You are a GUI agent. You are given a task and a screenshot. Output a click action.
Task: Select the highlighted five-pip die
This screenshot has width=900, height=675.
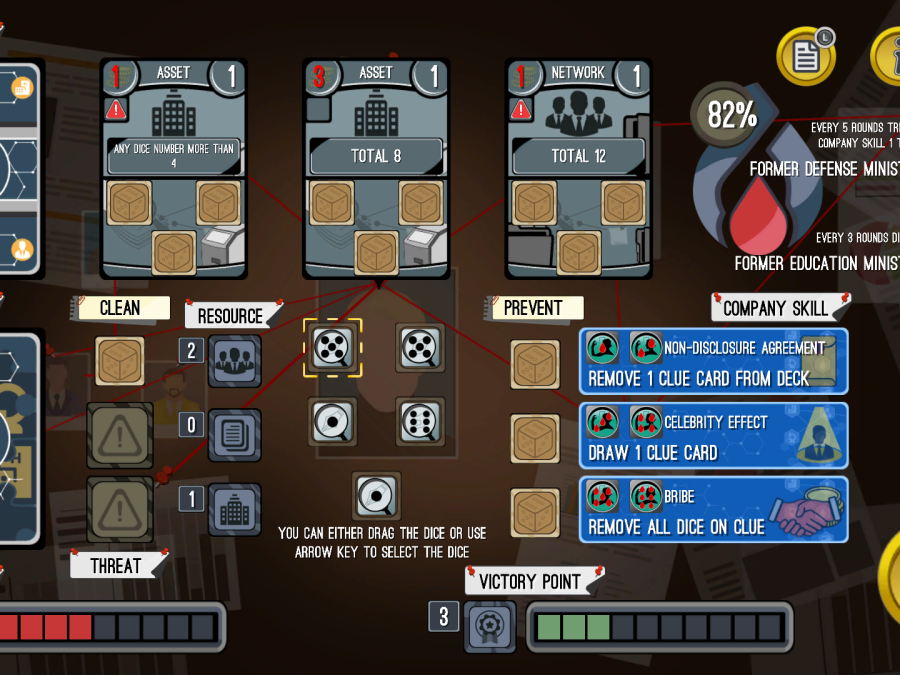click(x=333, y=347)
